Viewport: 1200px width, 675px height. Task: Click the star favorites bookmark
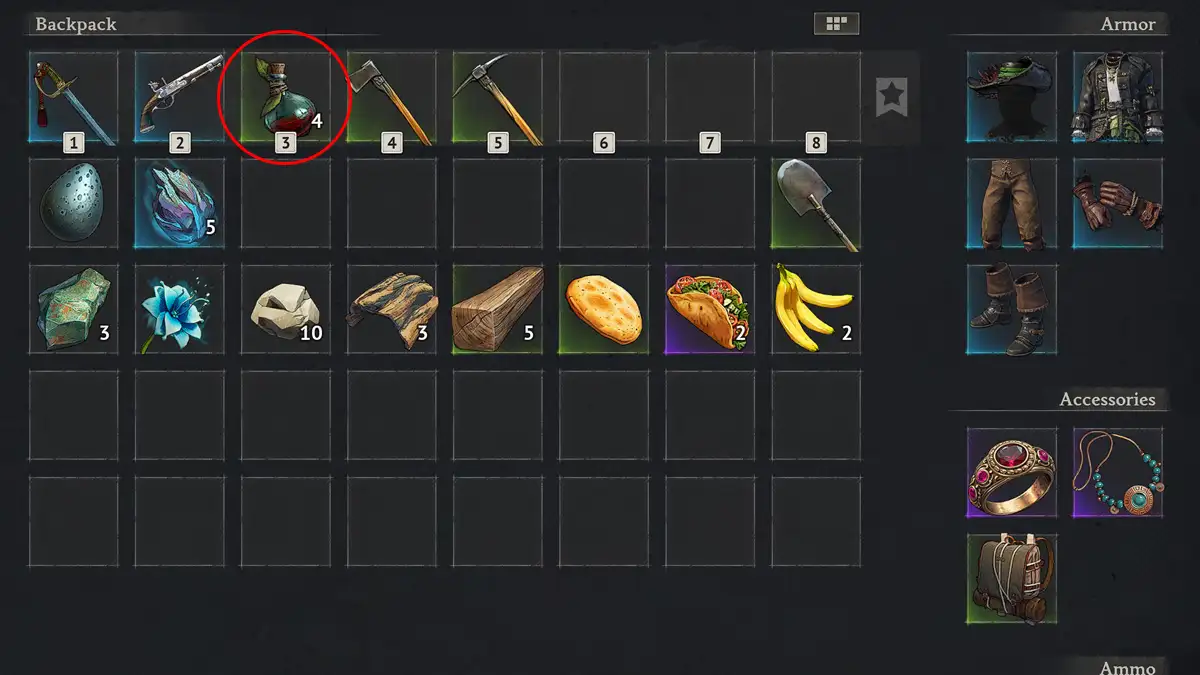(x=891, y=98)
